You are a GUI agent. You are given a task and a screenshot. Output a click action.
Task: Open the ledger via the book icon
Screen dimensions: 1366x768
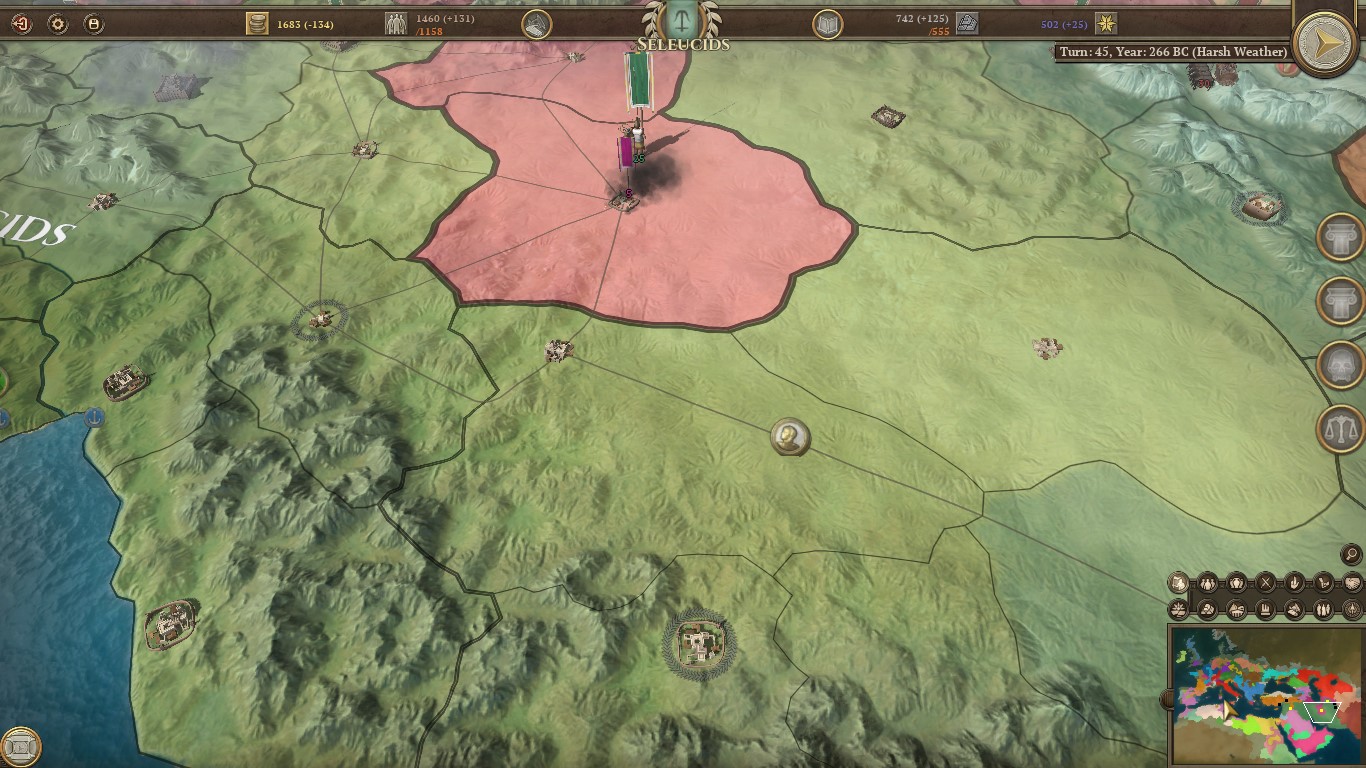point(827,25)
